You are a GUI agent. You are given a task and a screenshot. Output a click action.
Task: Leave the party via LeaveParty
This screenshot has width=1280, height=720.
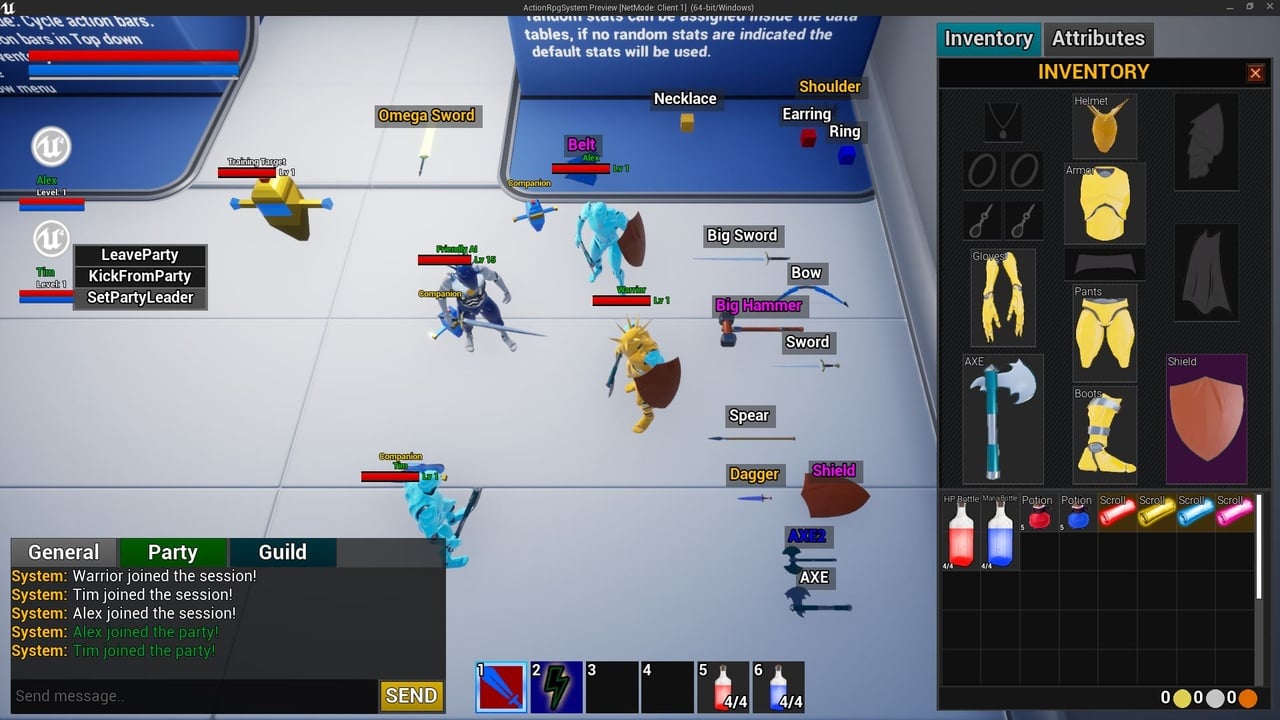click(140, 255)
